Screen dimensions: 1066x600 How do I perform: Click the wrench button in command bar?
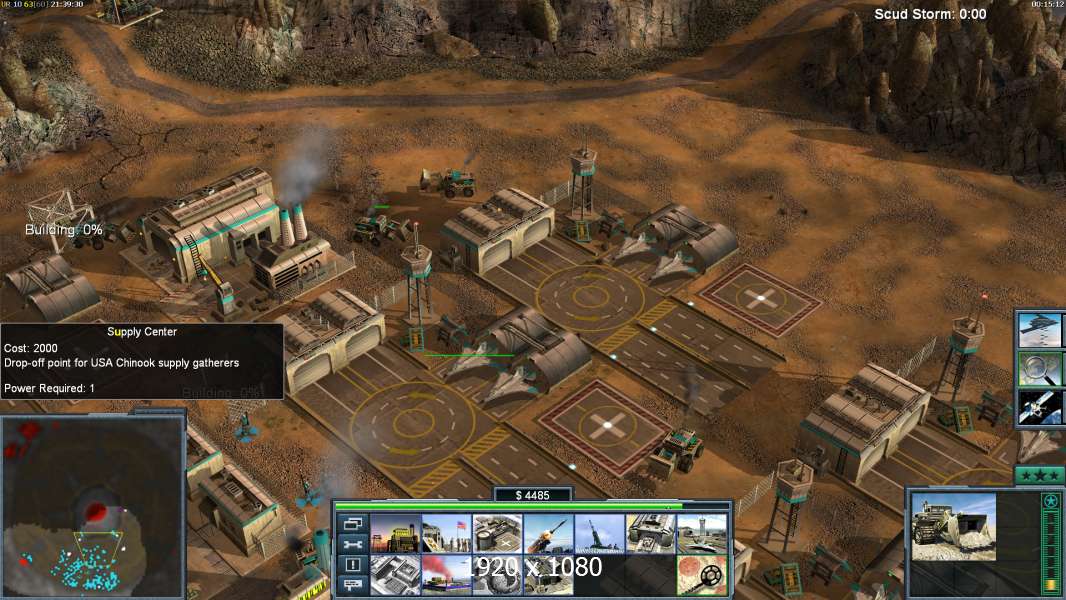point(352,544)
